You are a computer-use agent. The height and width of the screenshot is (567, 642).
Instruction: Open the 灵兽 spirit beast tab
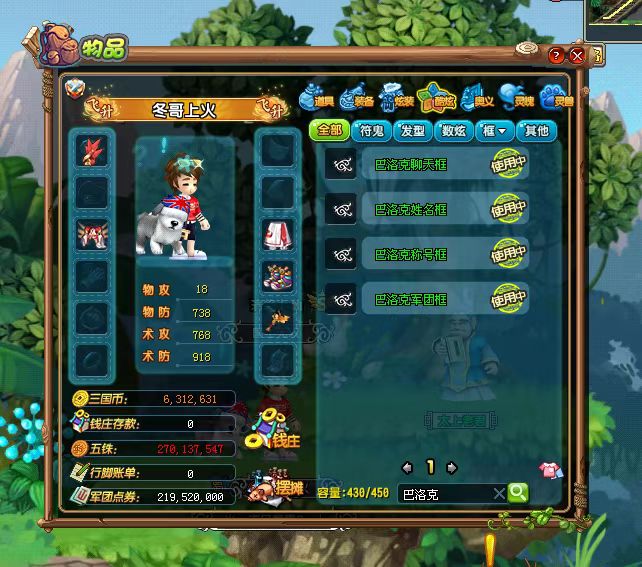tap(556, 98)
